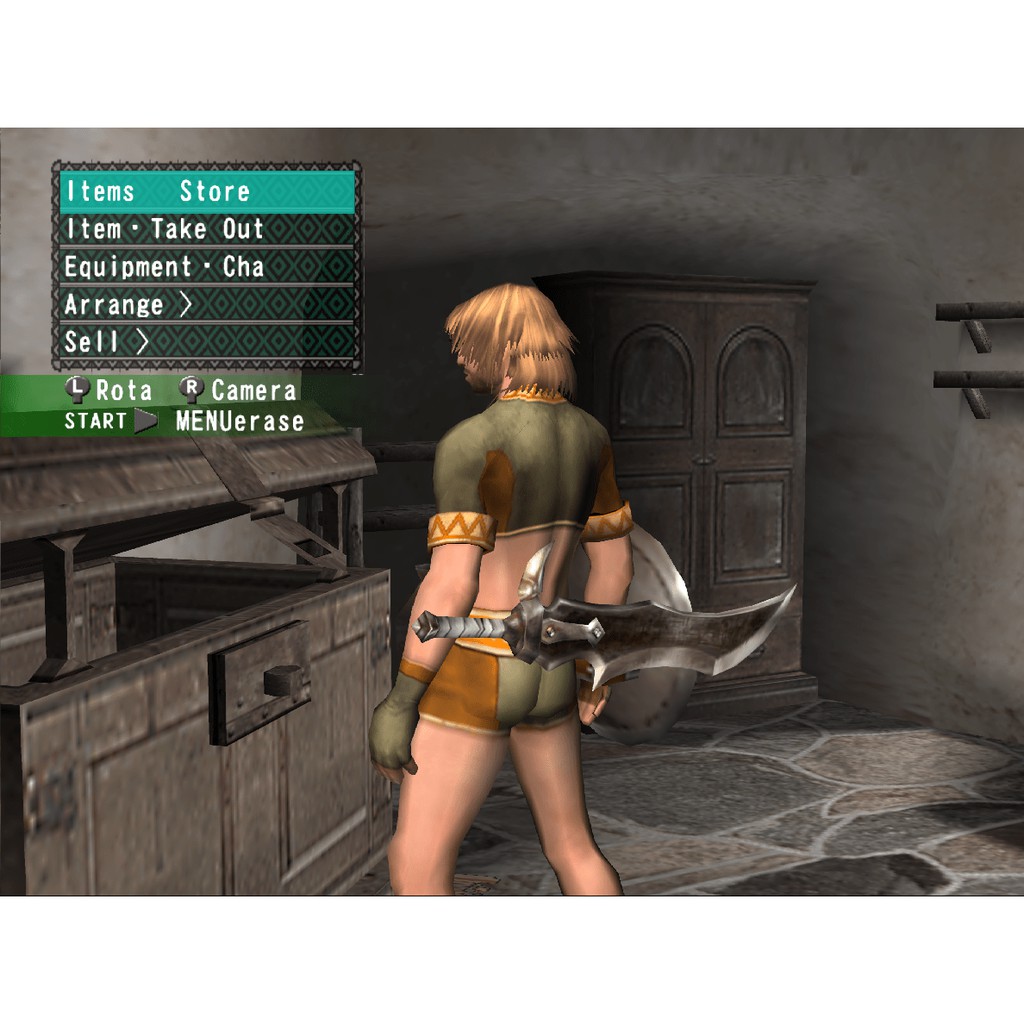The height and width of the screenshot is (1024, 1024).
Task: Select the highlighted Items Store entry
Action: pyautogui.click(x=207, y=191)
